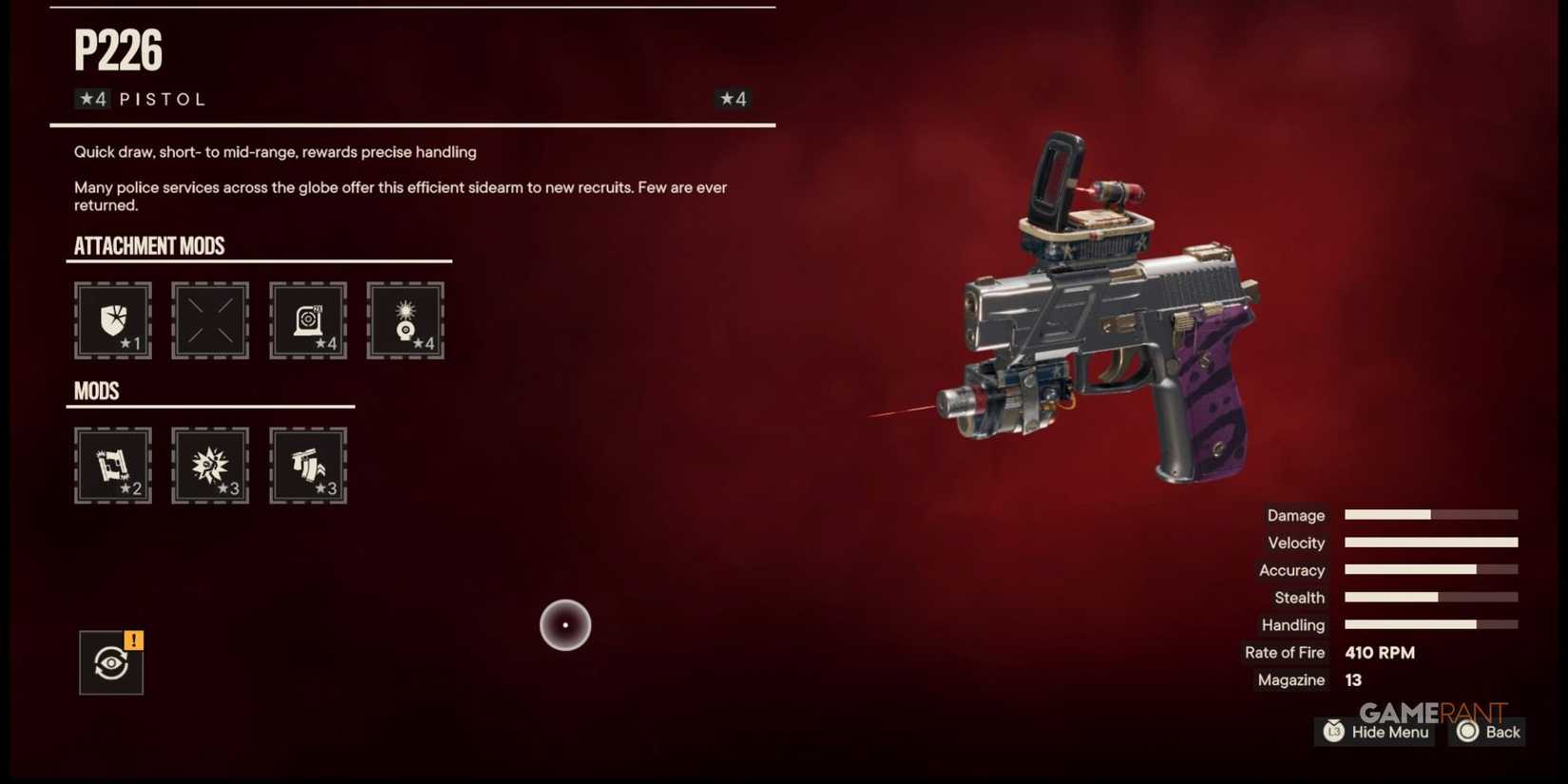Select the star-4 muzzle laser attachment
Image resolution: width=1568 pixels, height=784 pixels.
(x=406, y=321)
